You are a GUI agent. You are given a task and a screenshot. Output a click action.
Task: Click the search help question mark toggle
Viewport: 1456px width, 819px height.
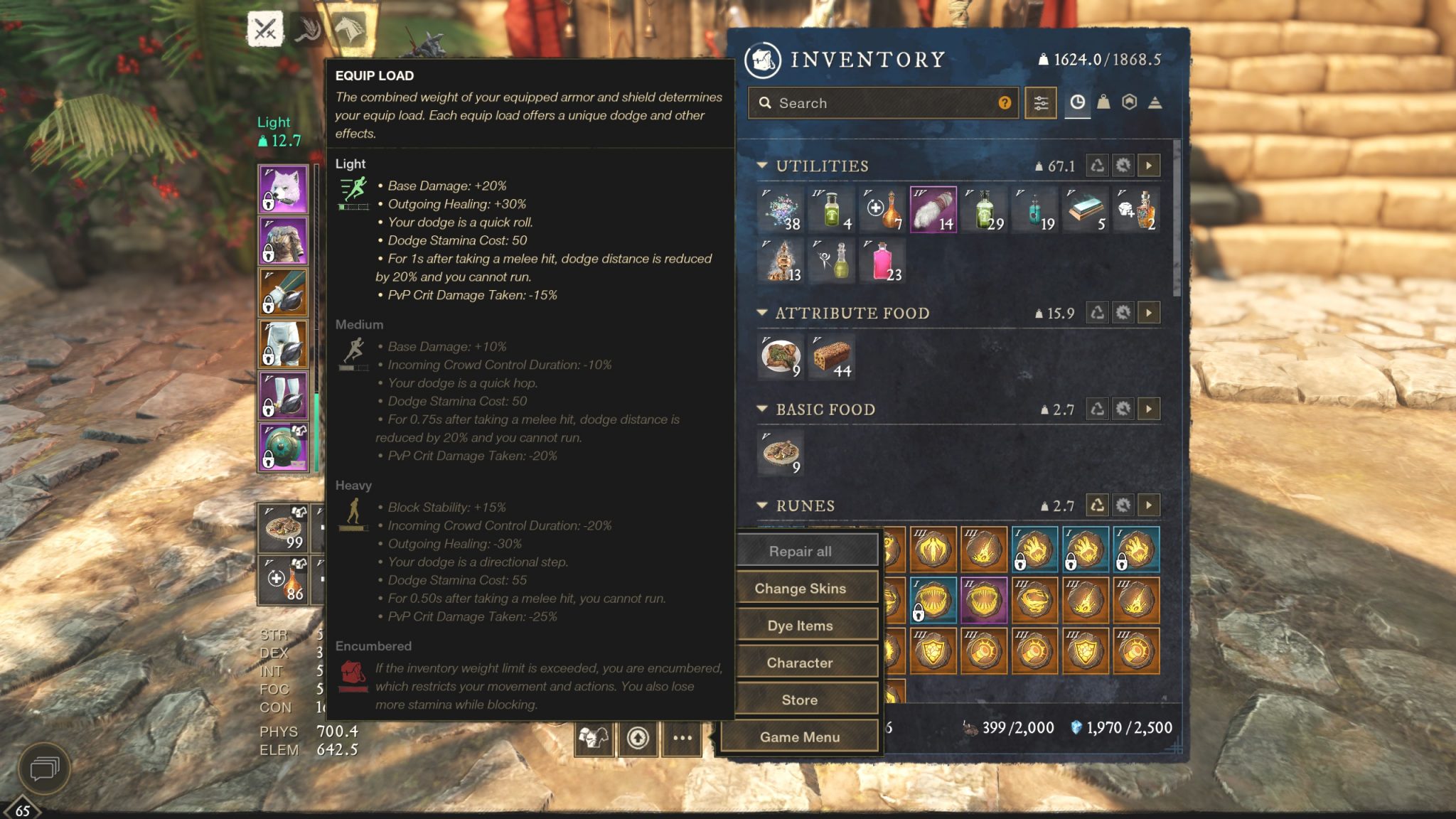point(1005,103)
